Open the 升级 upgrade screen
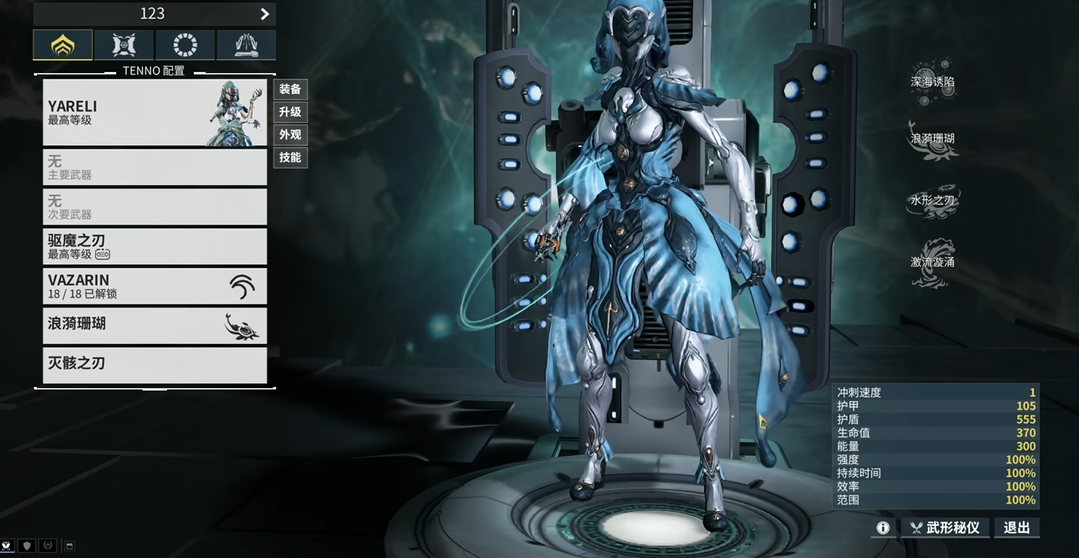Screen dimensions: 1079x558 click(x=290, y=112)
